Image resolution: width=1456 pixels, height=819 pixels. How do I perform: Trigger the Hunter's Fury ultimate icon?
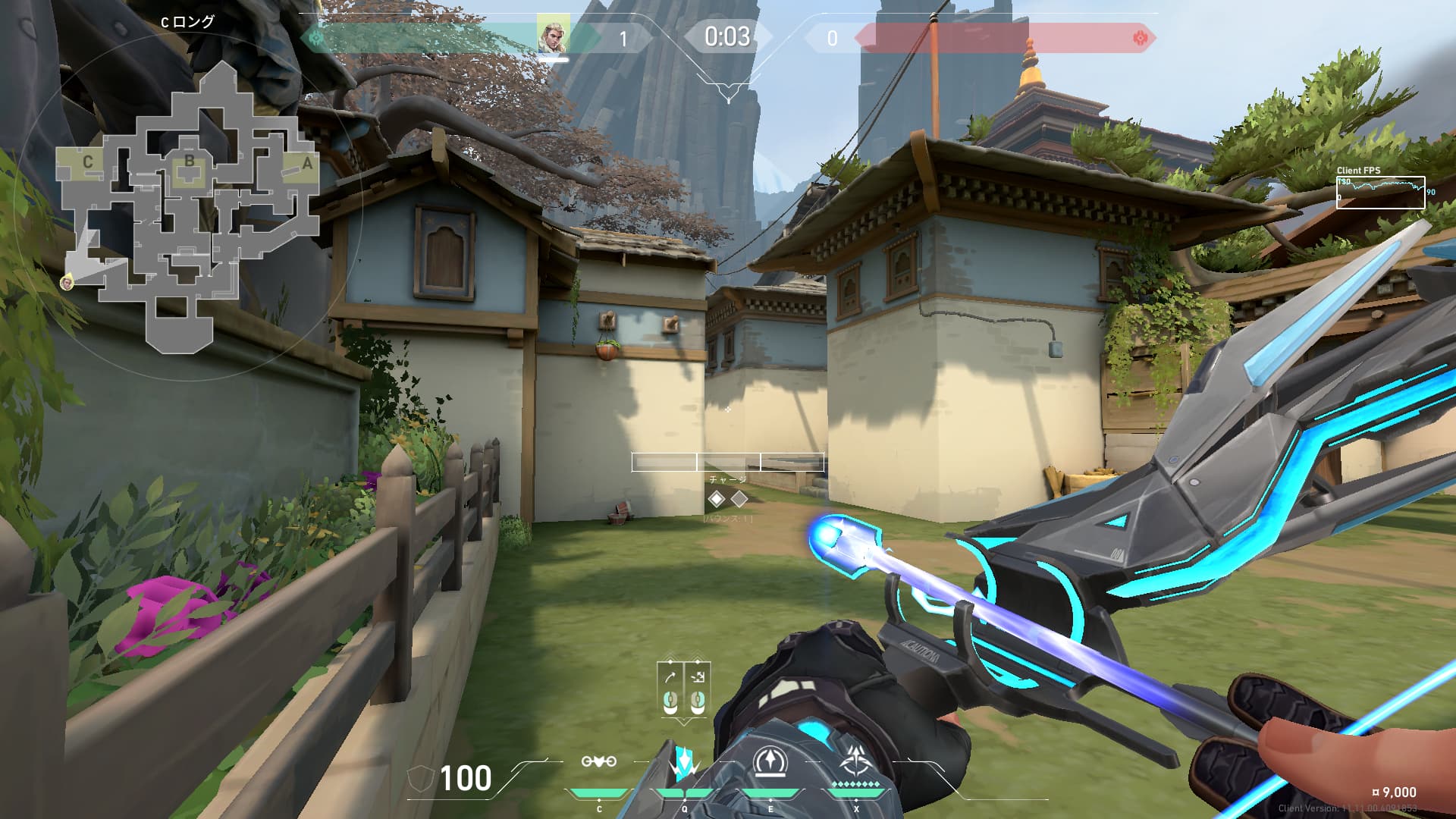pyautogui.click(x=856, y=763)
